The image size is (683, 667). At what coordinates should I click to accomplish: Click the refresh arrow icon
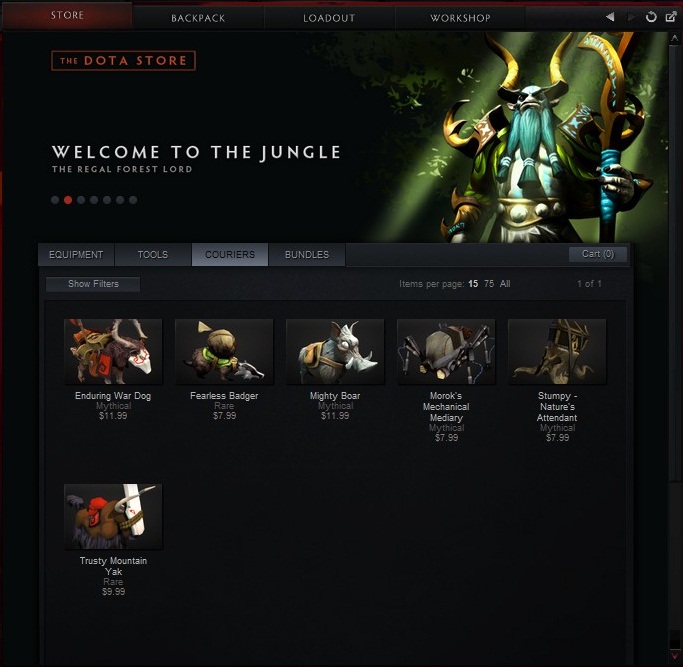[651, 17]
